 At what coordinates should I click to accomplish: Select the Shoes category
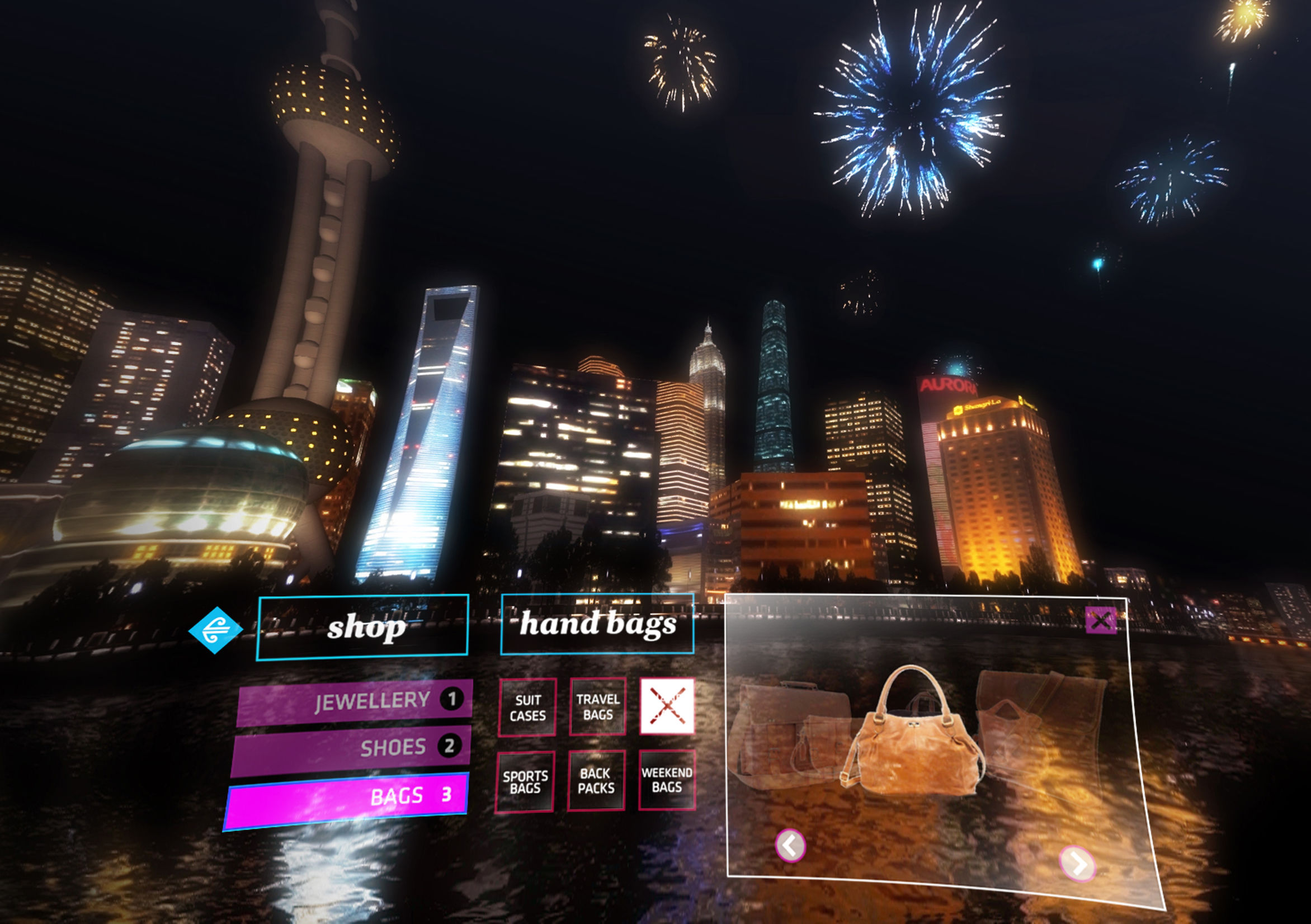(351, 748)
